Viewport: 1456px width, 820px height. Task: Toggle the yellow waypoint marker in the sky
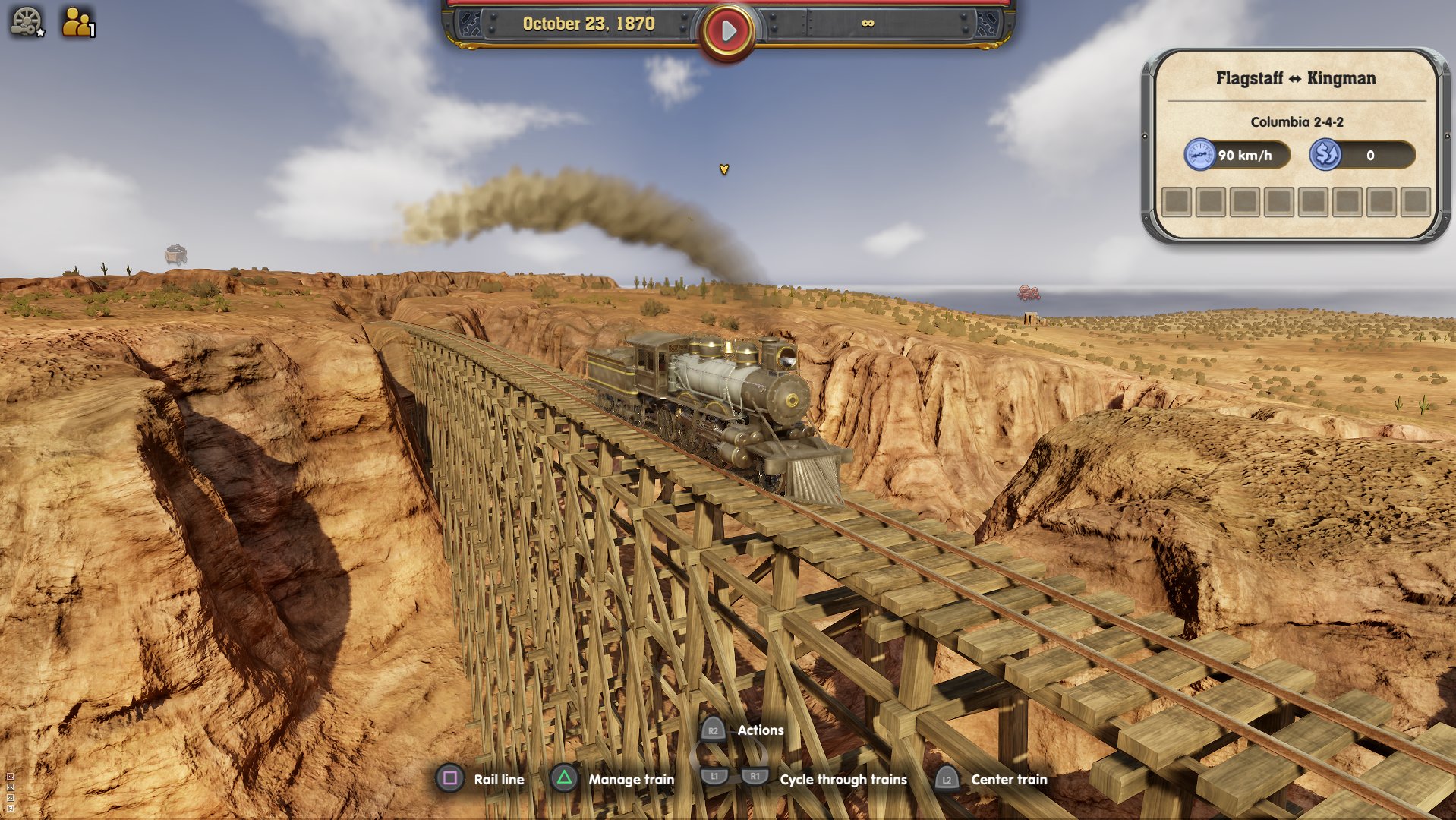click(x=724, y=170)
